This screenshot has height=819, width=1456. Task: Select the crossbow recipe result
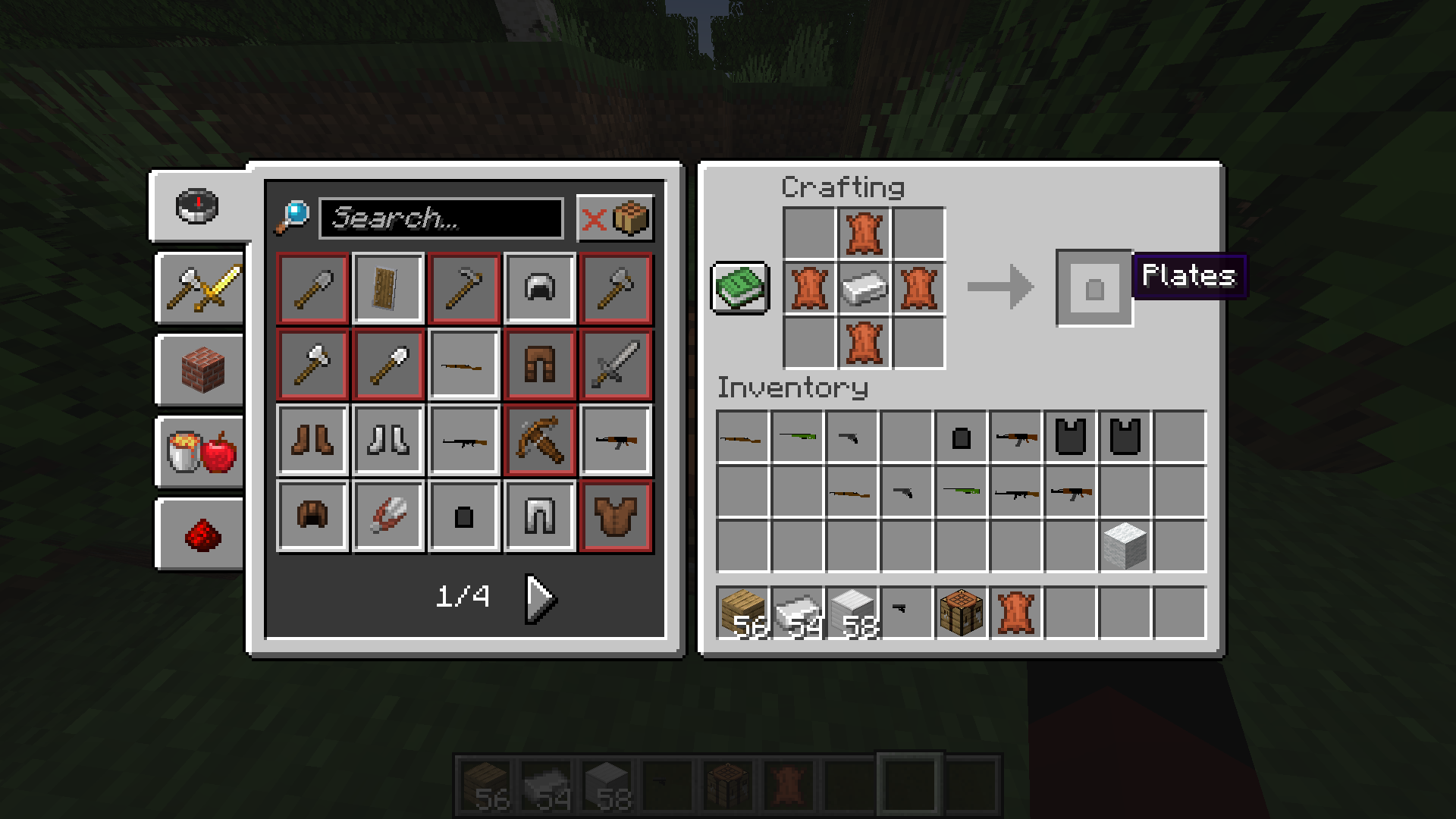[x=540, y=441]
